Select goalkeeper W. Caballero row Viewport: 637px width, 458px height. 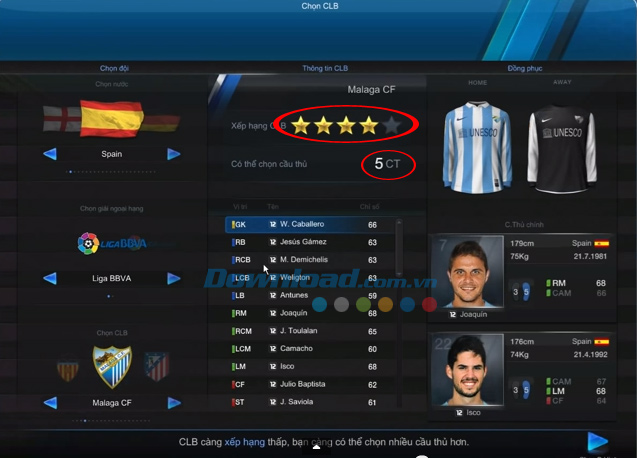[310, 224]
